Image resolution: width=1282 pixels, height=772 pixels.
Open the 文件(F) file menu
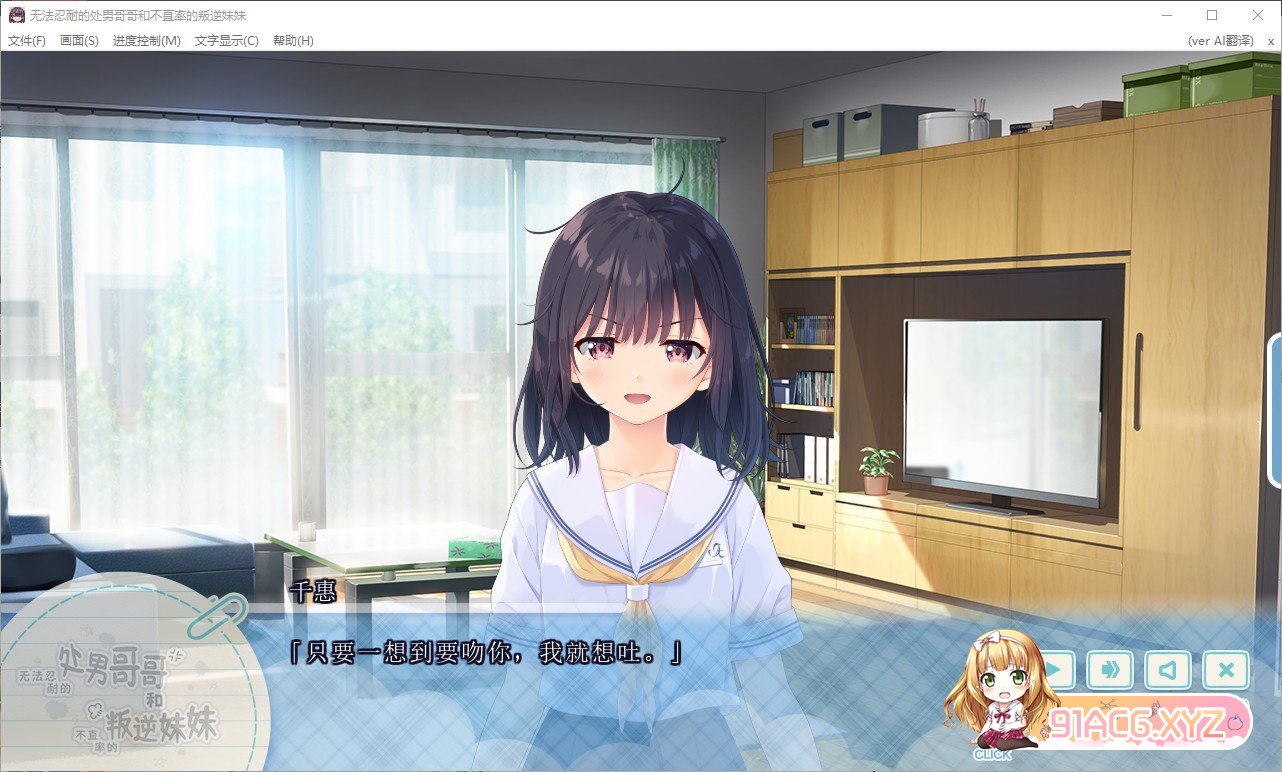tap(27, 41)
